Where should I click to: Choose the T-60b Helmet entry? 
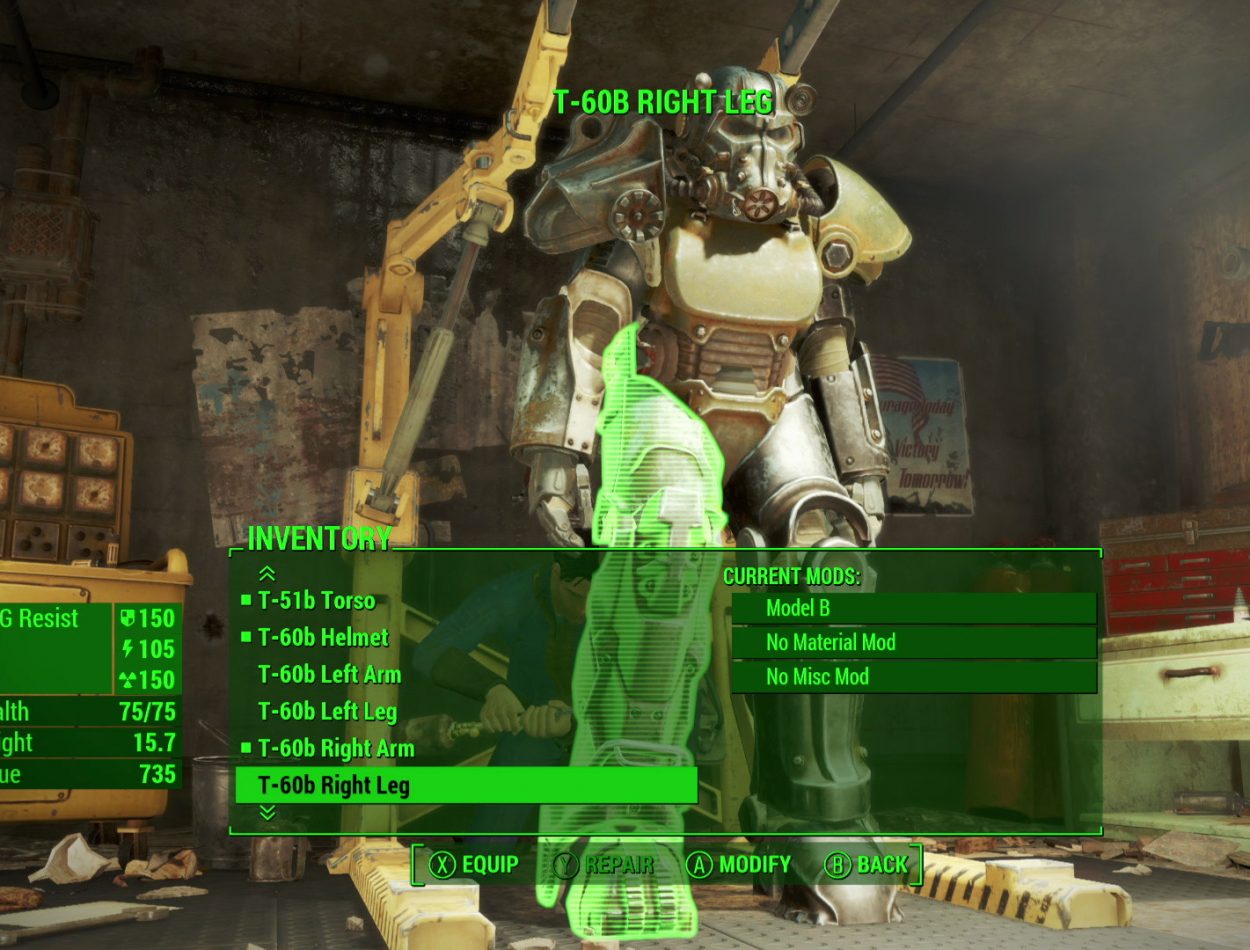(323, 637)
